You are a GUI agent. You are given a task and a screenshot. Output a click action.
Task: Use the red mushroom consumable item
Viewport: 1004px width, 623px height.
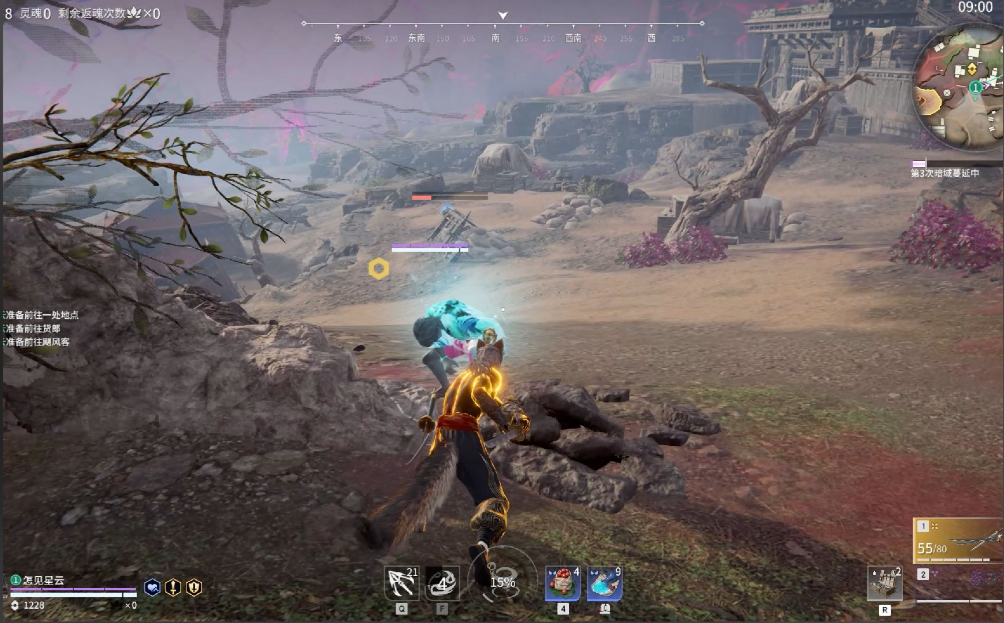coord(562,583)
